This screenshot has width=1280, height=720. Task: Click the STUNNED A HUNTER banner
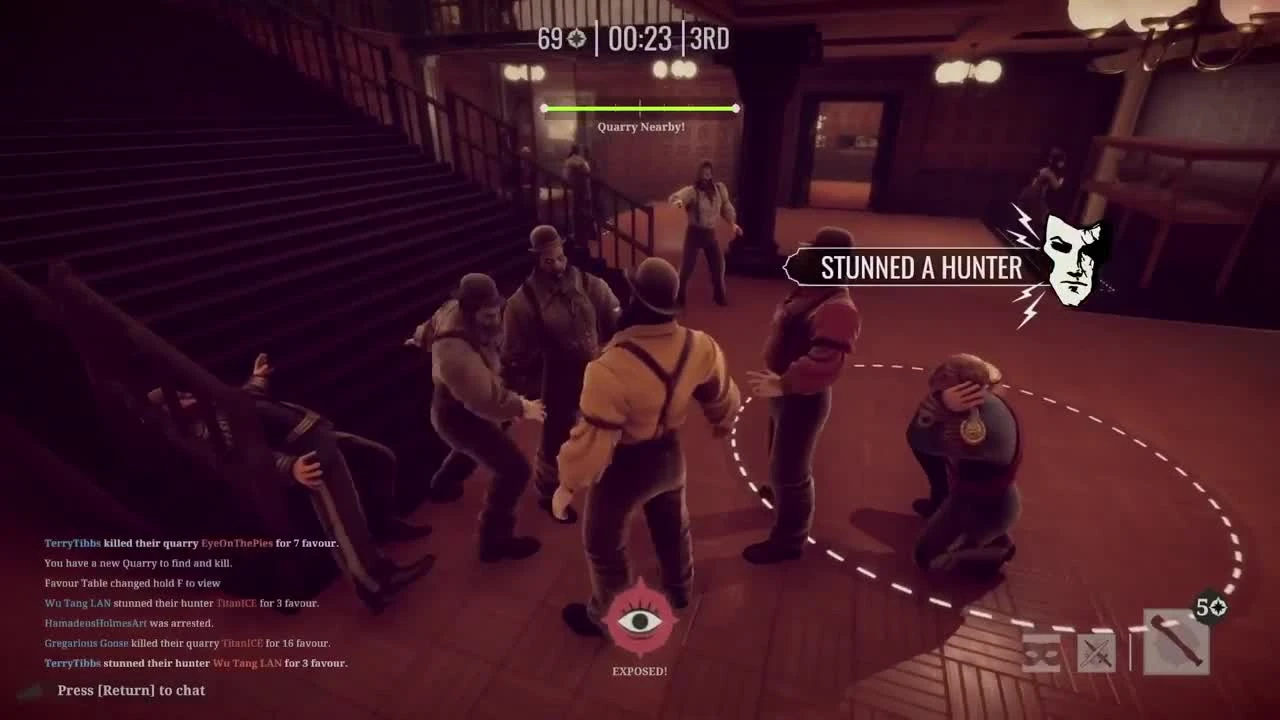coord(920,267)
